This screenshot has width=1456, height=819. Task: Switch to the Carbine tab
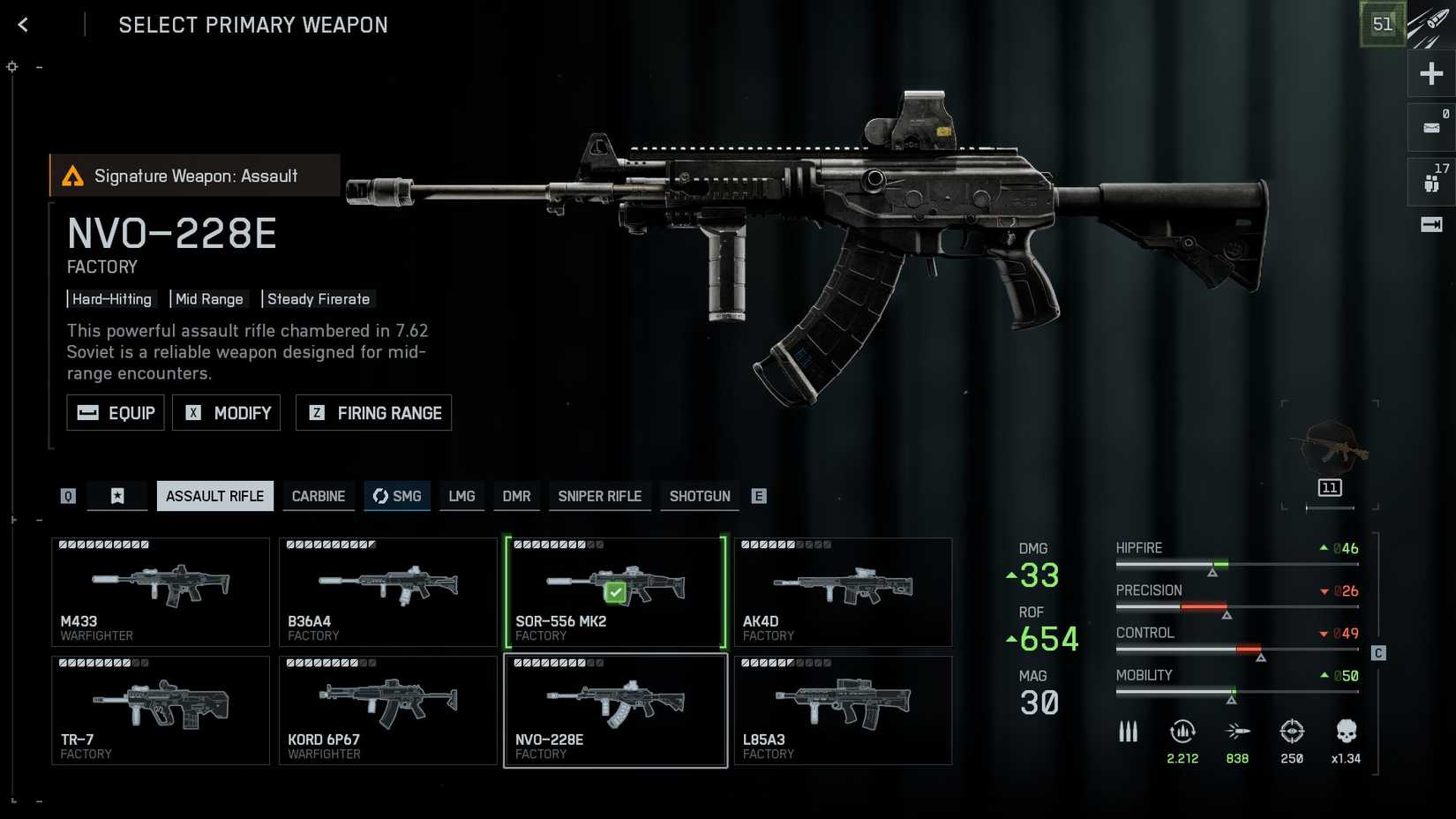pos(319,496)
